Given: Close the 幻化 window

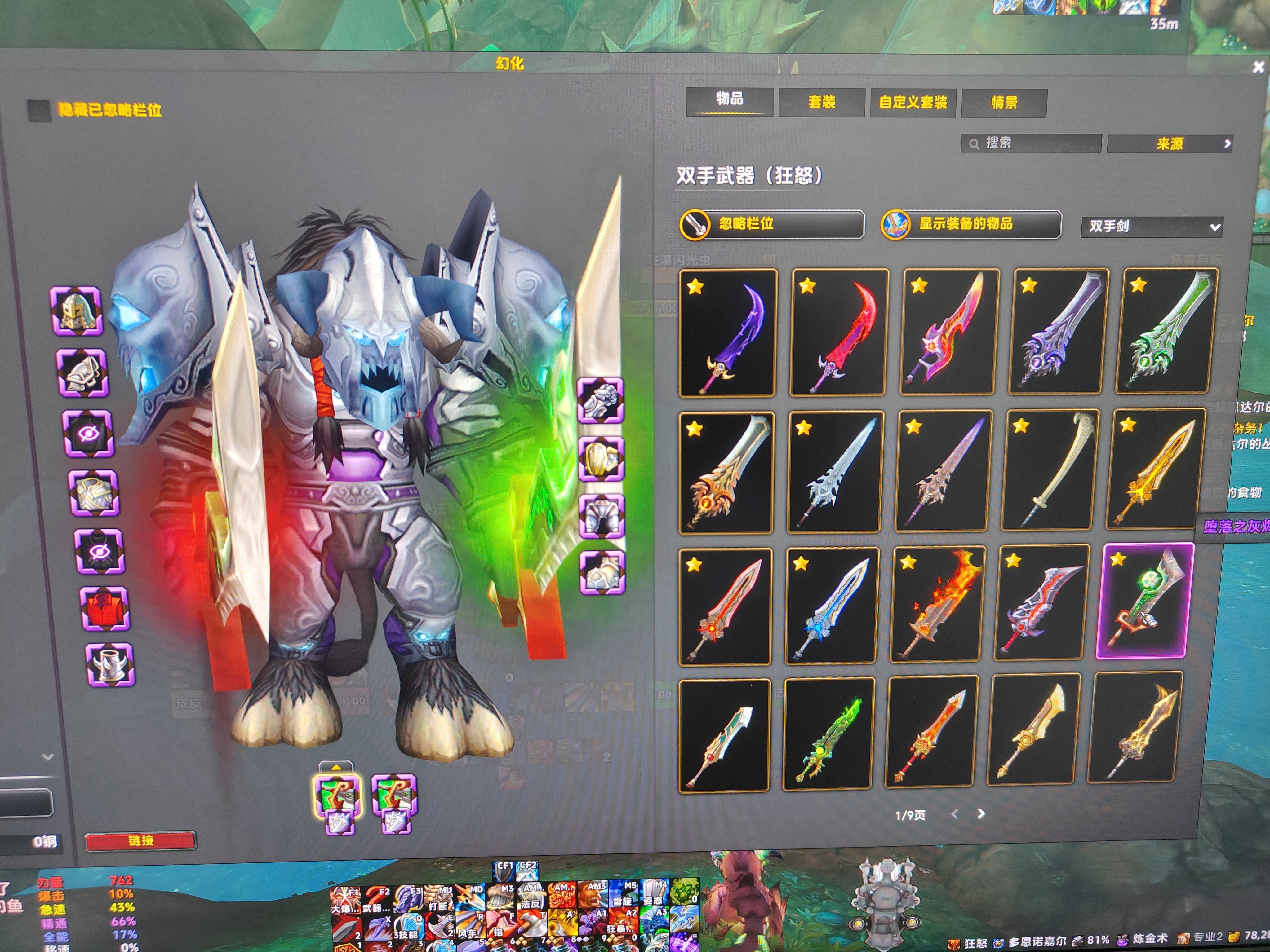Looking at the screenshot, I should pos(1257,68).
